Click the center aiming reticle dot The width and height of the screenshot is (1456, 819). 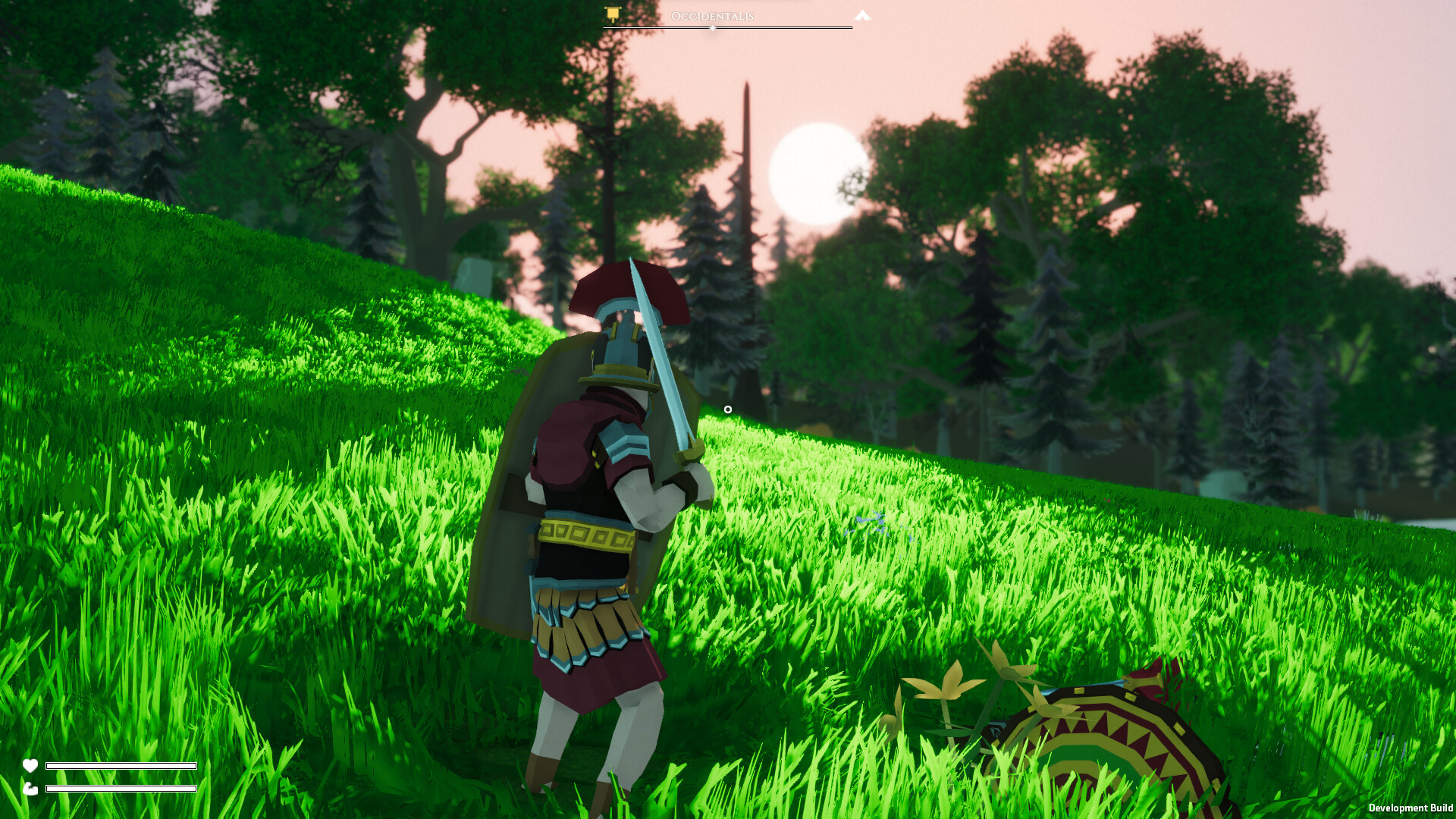(729, 408)
